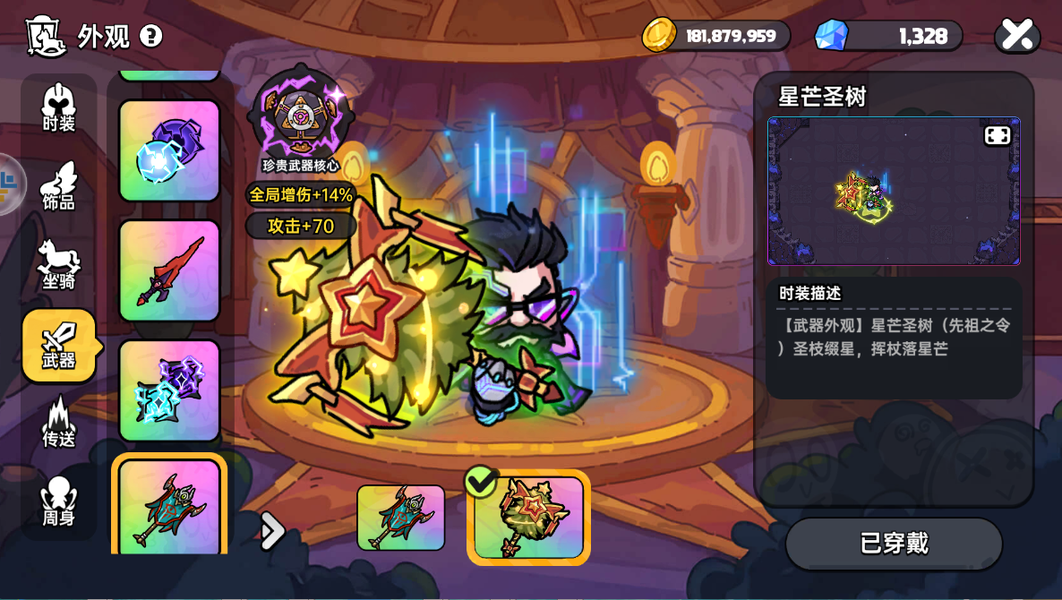This screenshot has height=600, width=1062.
Task: Tap the blue diamond currency counter
Action: coord(889,35)
